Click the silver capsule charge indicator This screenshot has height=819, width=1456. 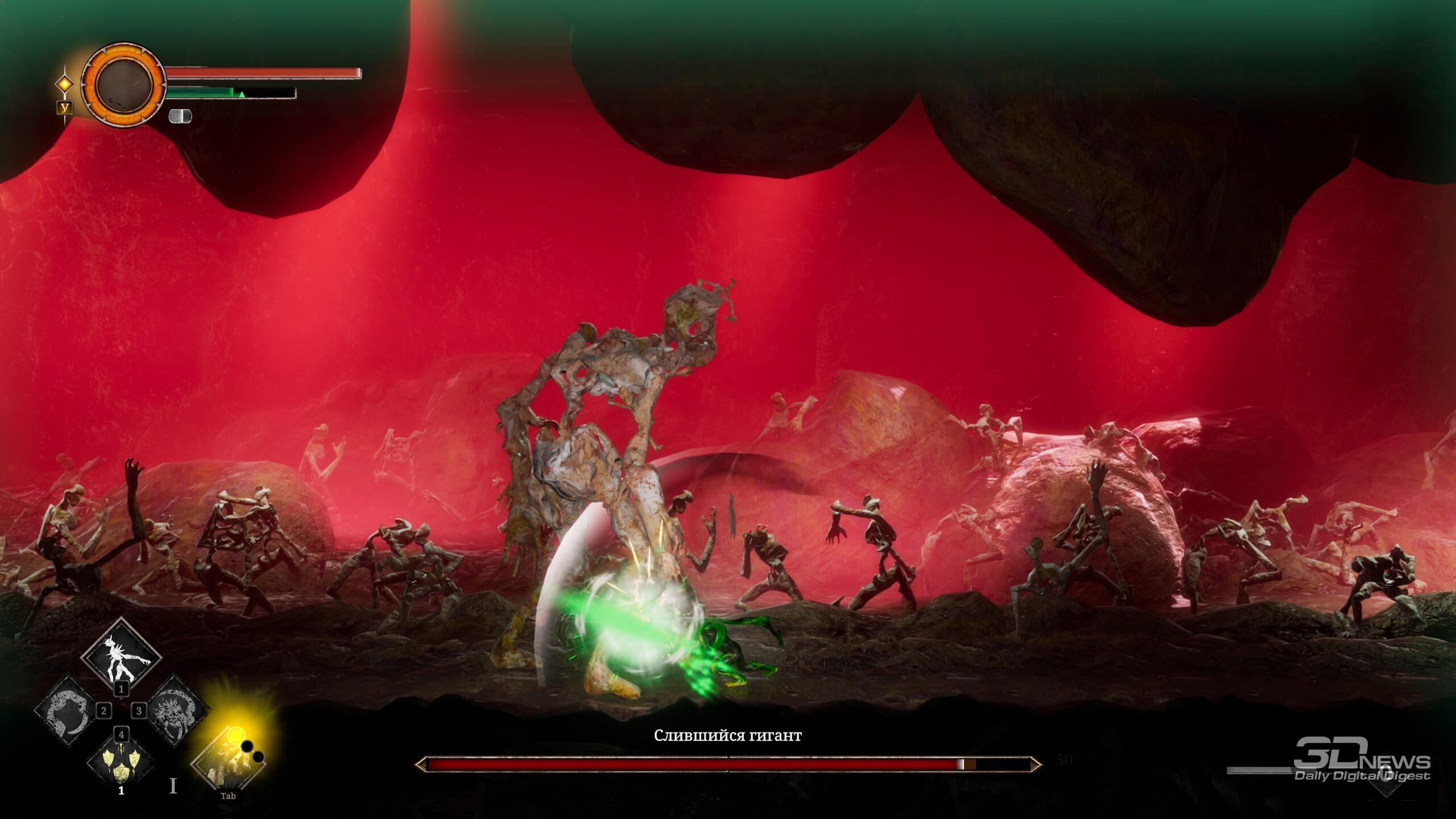pyautogui.click(x=180, y=116)
